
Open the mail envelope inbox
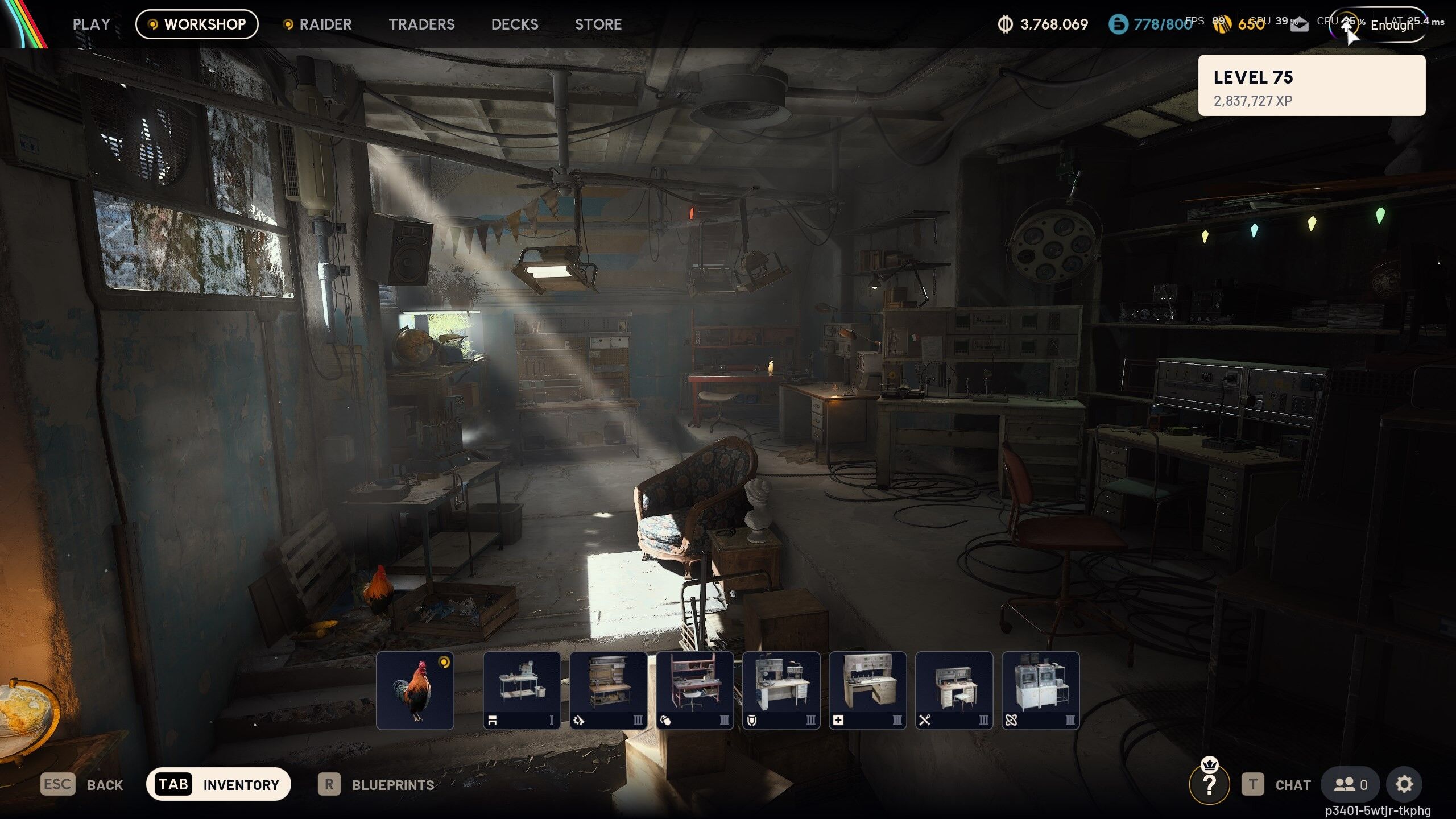(1299, 25)
